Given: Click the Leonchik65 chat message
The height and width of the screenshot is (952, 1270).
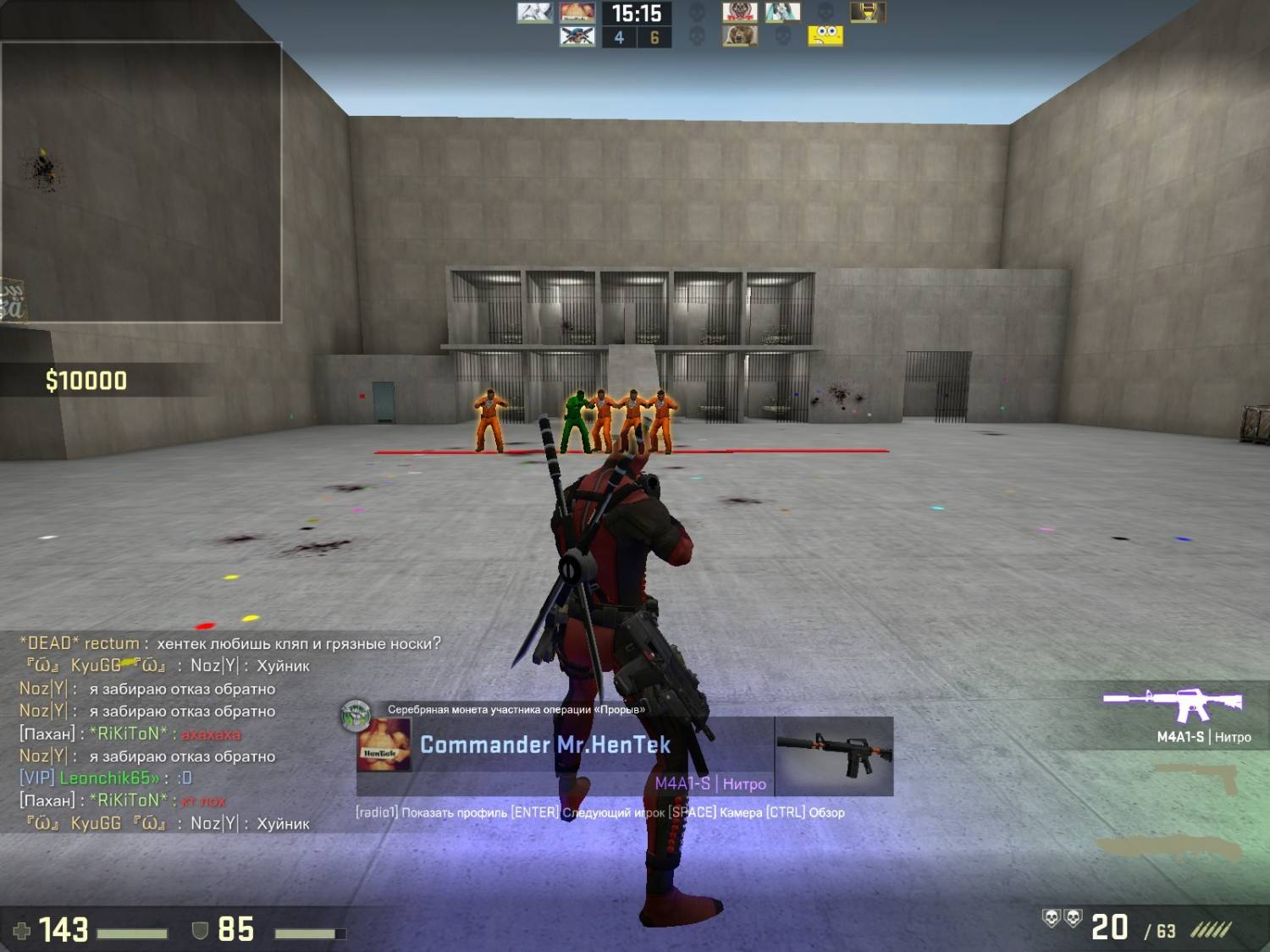Looking at the screenshot, I should [106, 778].
